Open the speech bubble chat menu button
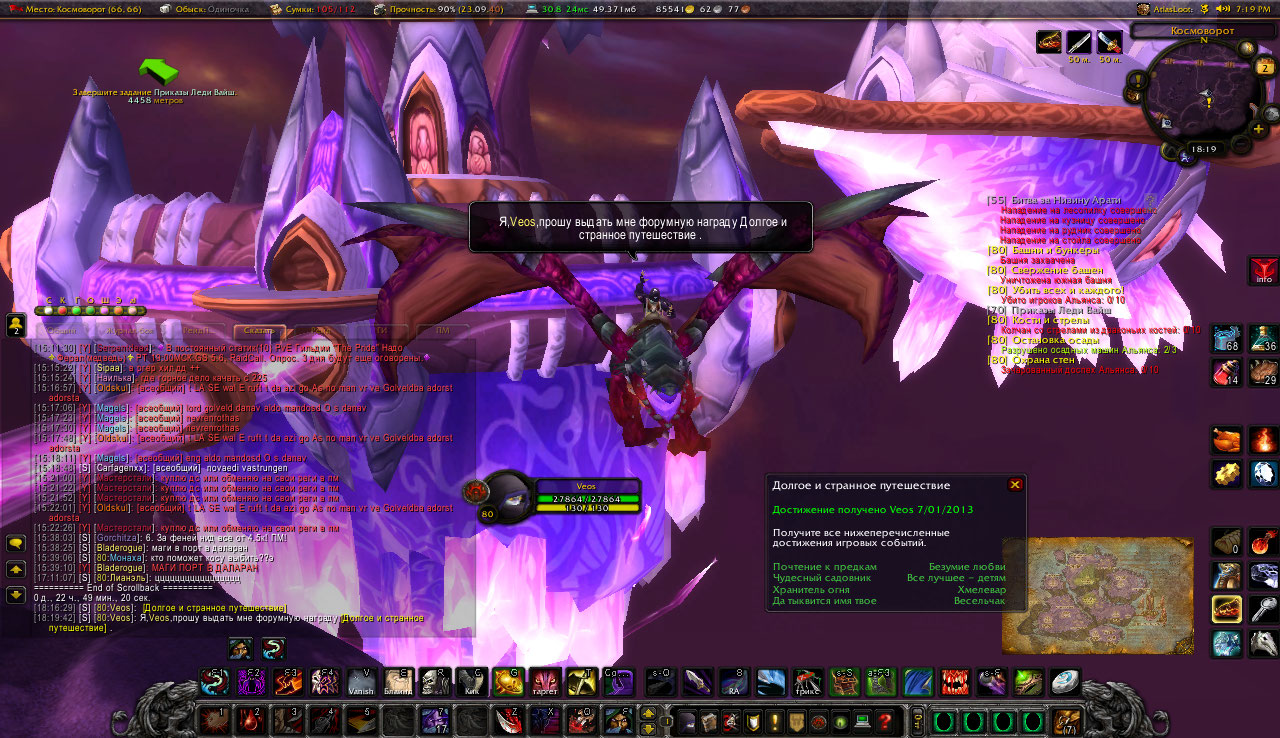Image resolution: width=1280 pixels, height=738 pixels. coord(16,543)
